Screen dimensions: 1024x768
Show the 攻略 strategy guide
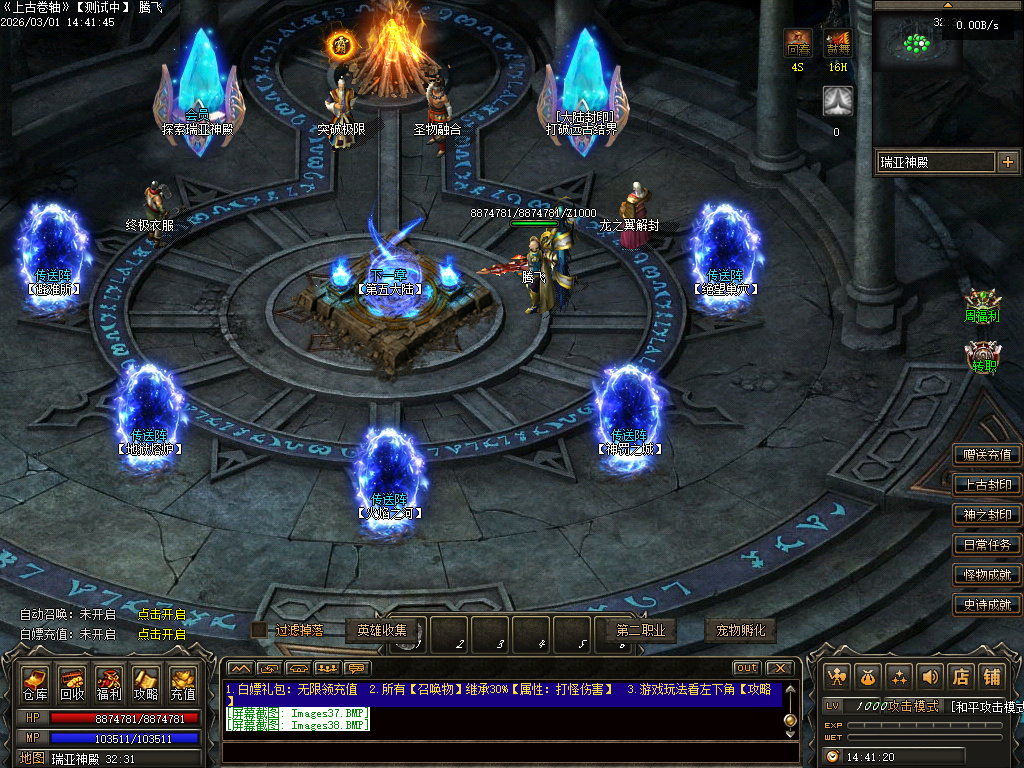pyautogui.click(x=146, y=683)
